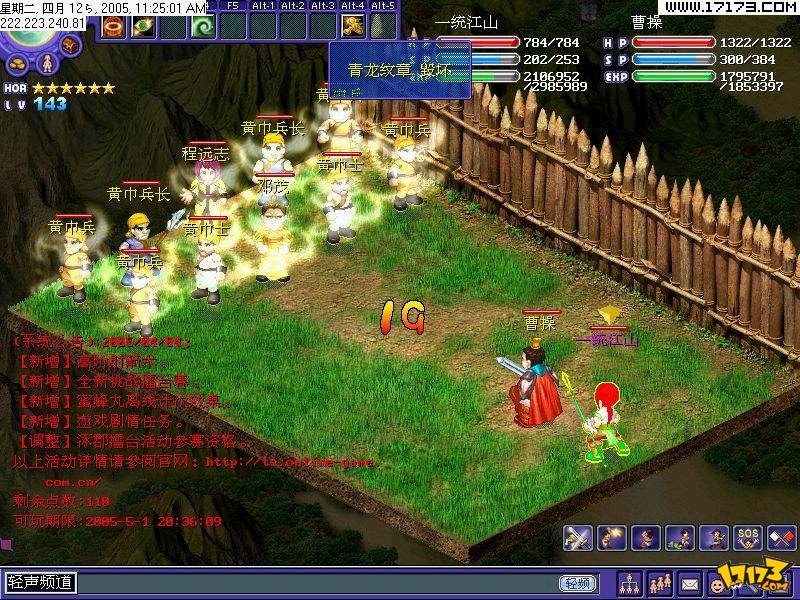Open the gold coins pouch icon

point(20,62)
